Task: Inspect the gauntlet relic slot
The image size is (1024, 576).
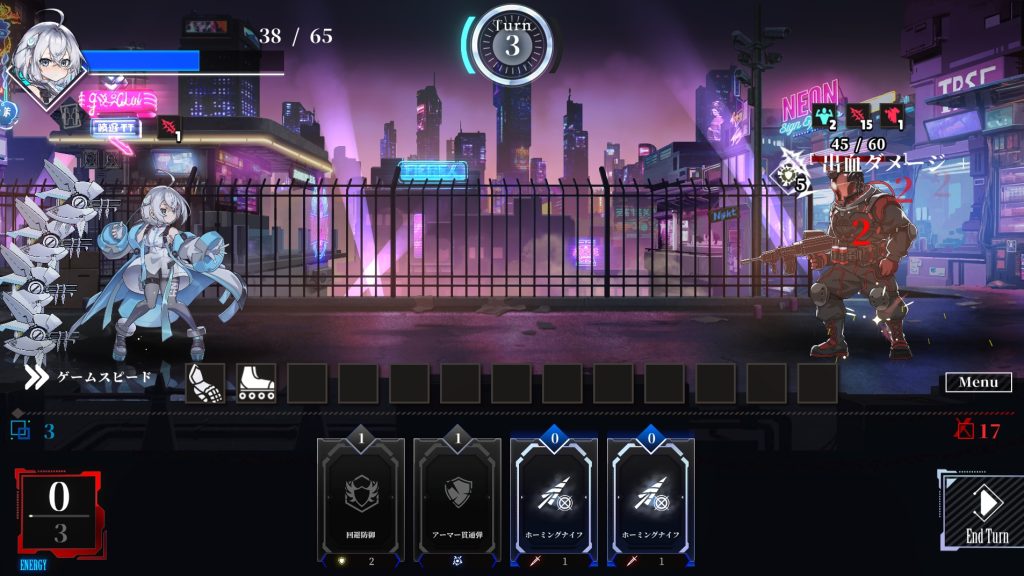Action: [x=205, y=382]
